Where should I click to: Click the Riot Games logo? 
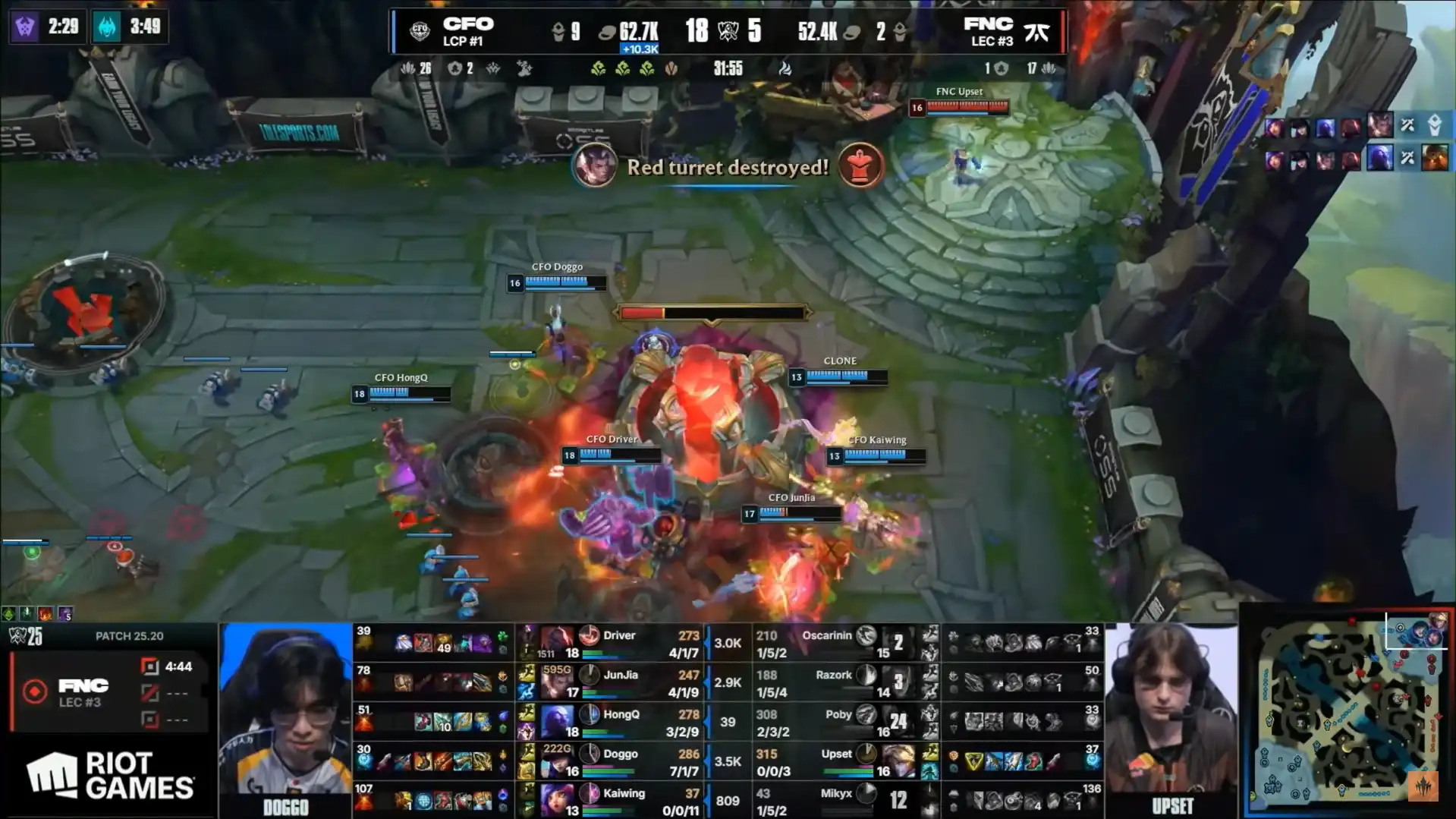click(x=111, y=776)
